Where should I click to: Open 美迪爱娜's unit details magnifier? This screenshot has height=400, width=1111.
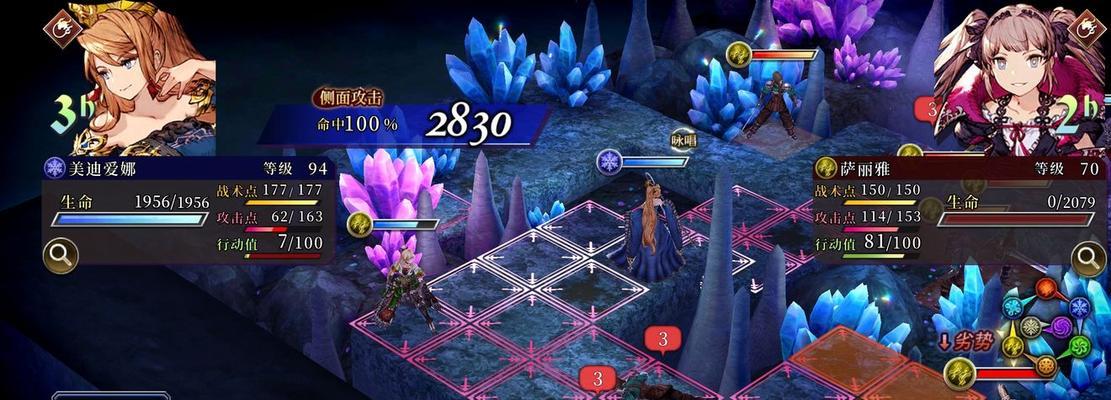(x=61, y=256)
